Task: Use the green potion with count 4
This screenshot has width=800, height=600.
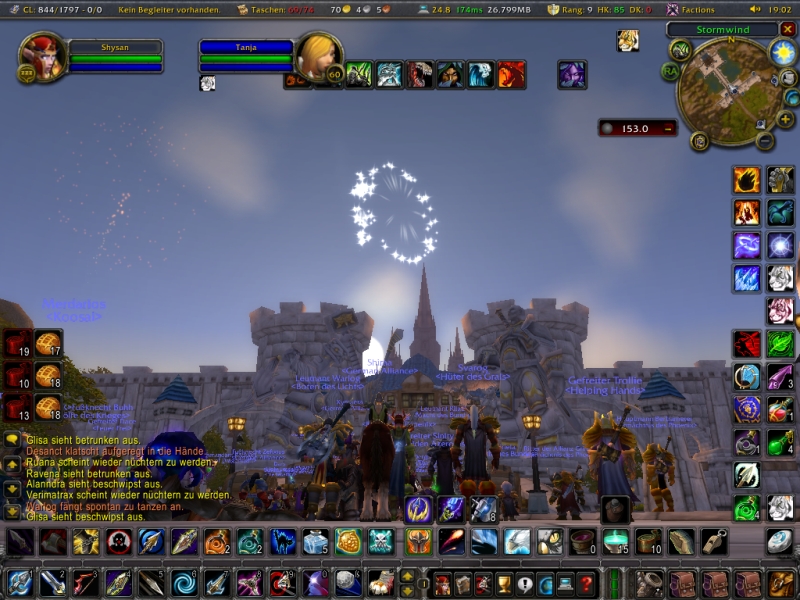Action: 780,443
